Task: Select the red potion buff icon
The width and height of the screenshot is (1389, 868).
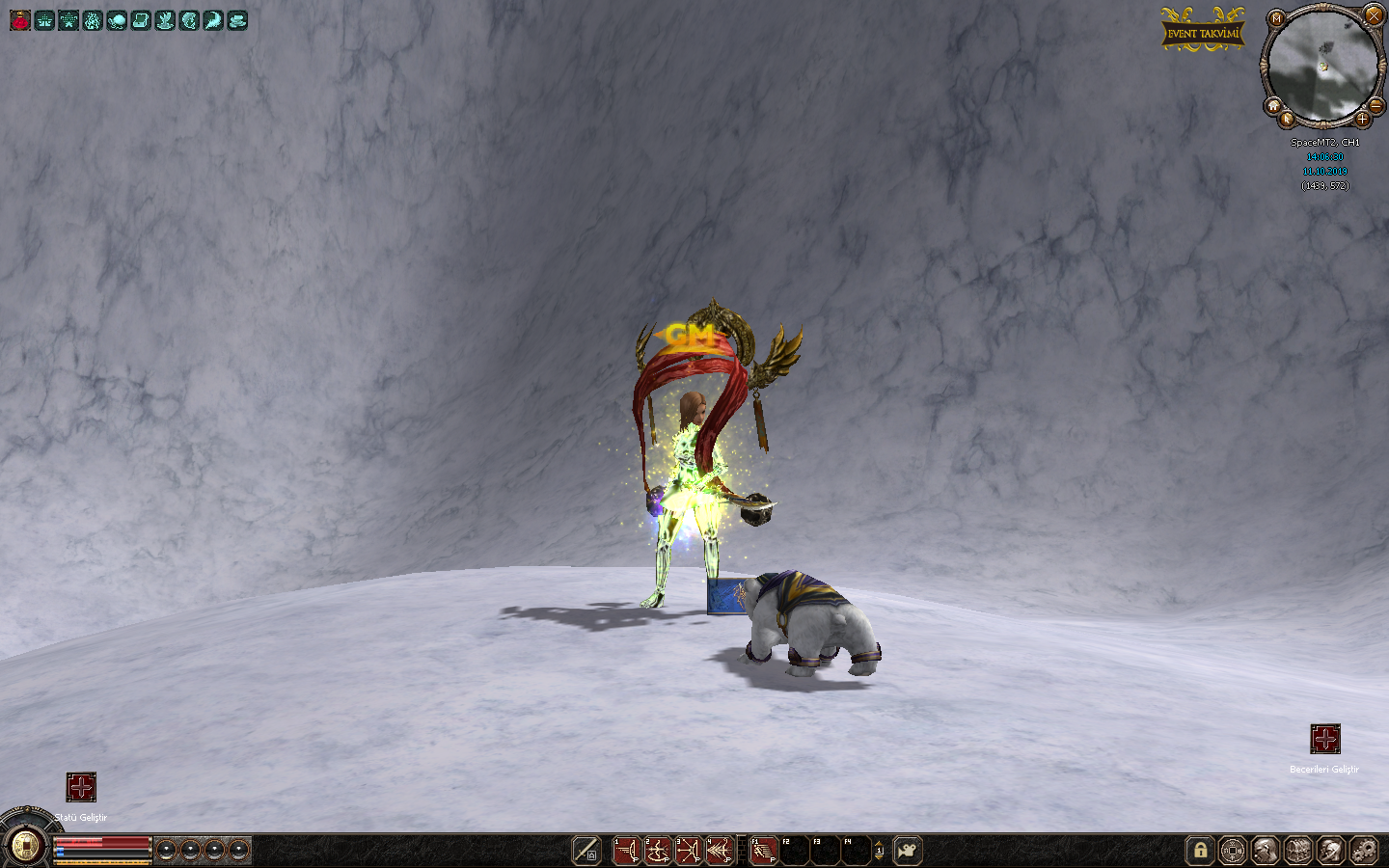Action: [x=20, y=20]
